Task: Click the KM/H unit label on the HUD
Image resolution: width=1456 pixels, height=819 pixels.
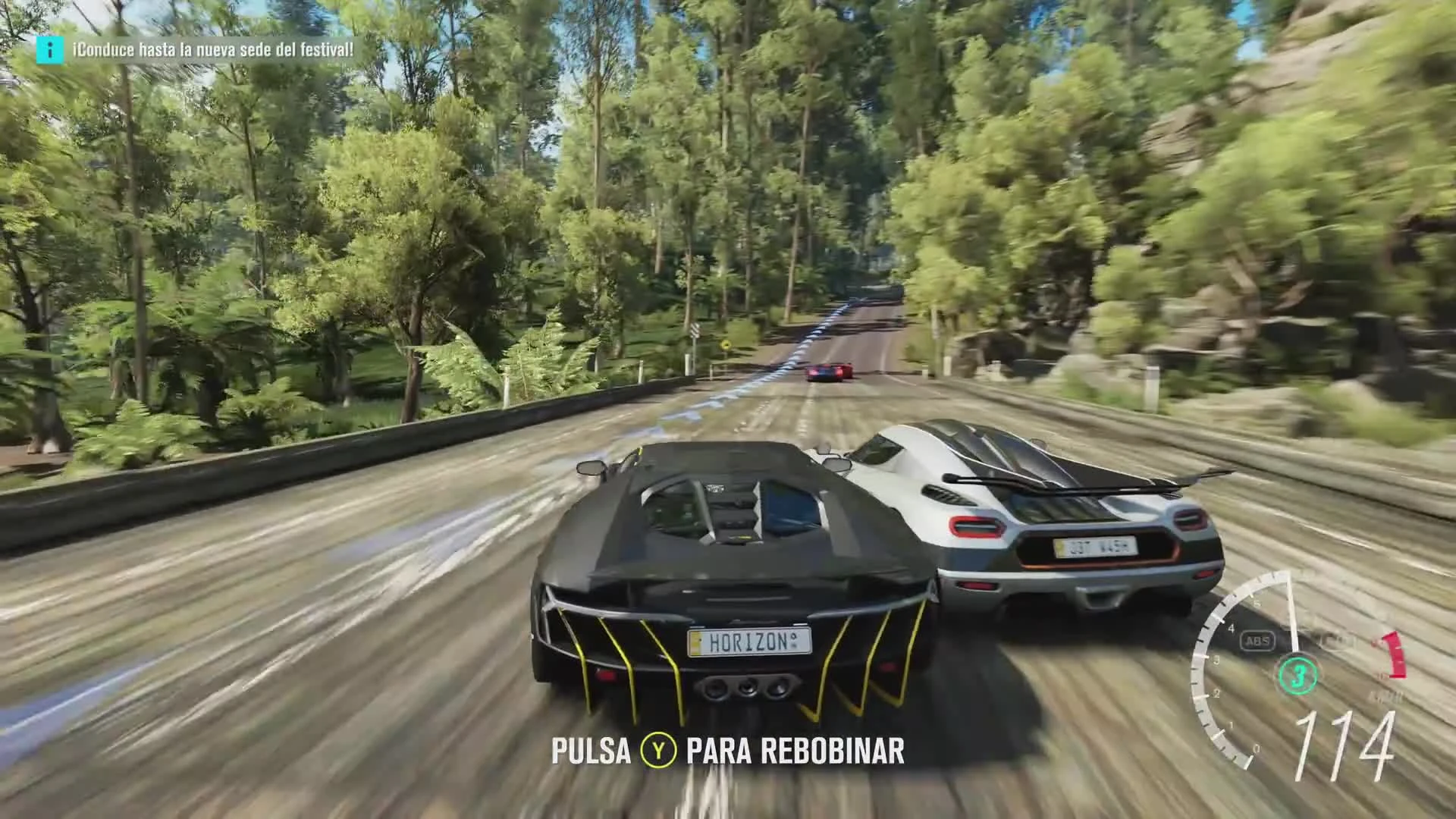Action: click(1385, 695)
